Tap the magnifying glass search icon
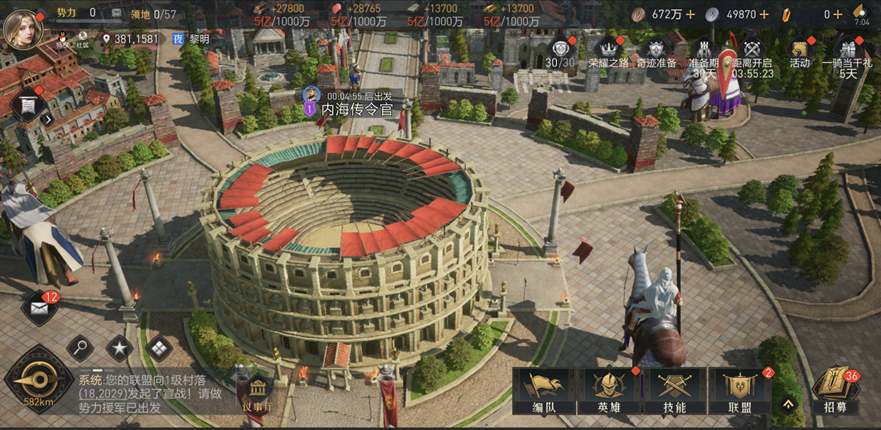 coord(80,348)
